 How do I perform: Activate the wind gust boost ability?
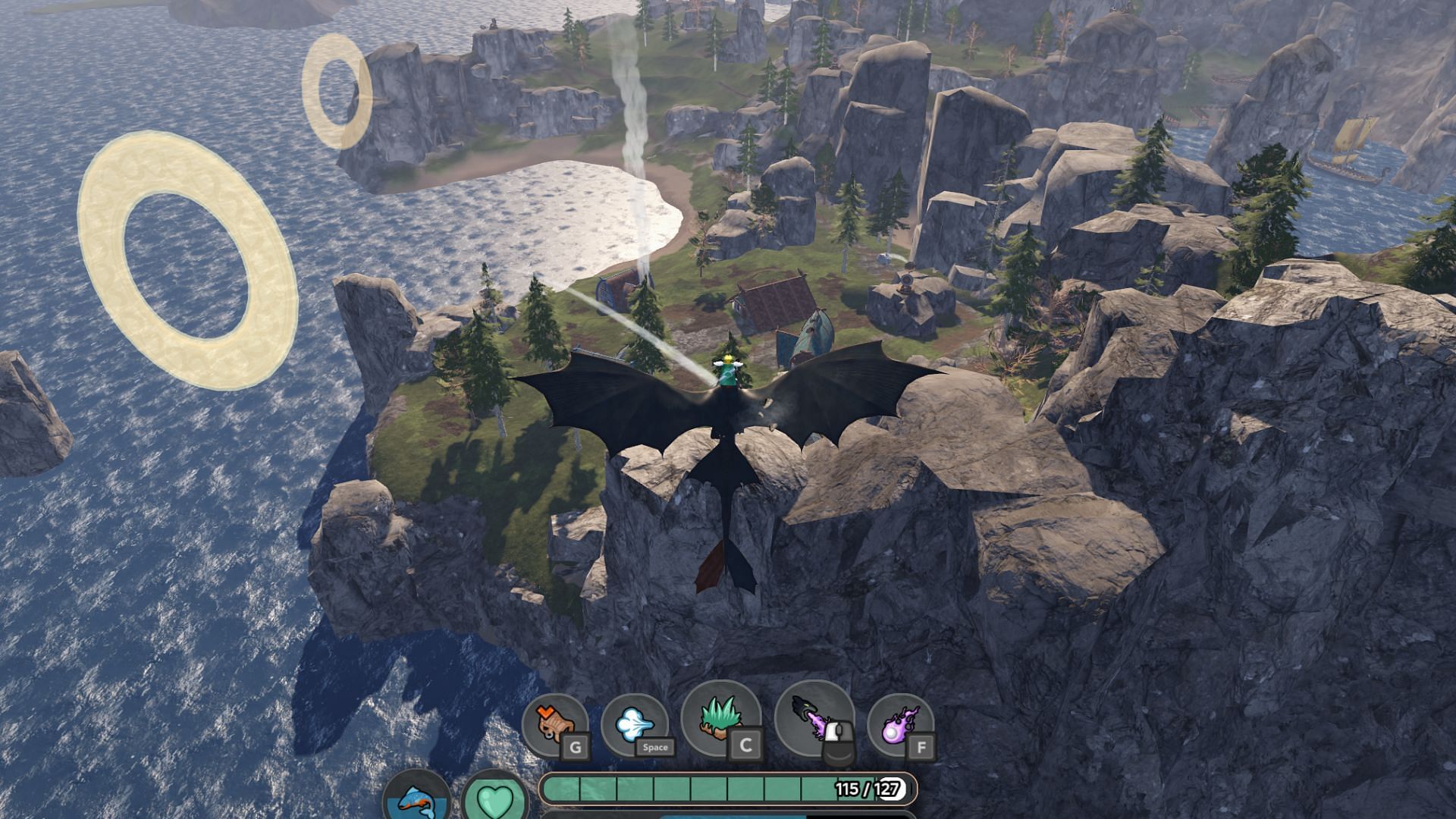click(634, 726)
